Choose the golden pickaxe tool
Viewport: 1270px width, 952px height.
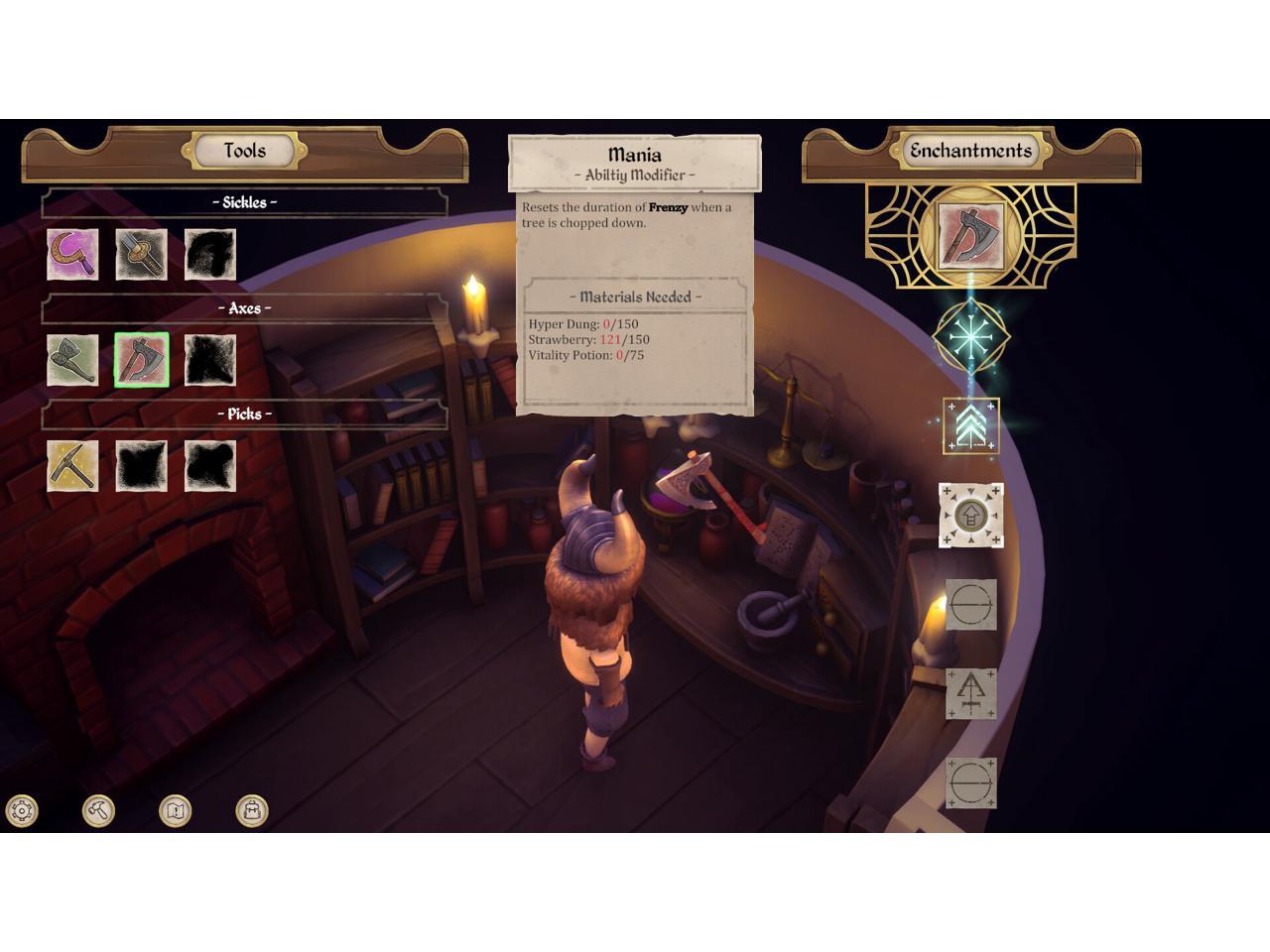click(72, 465)
